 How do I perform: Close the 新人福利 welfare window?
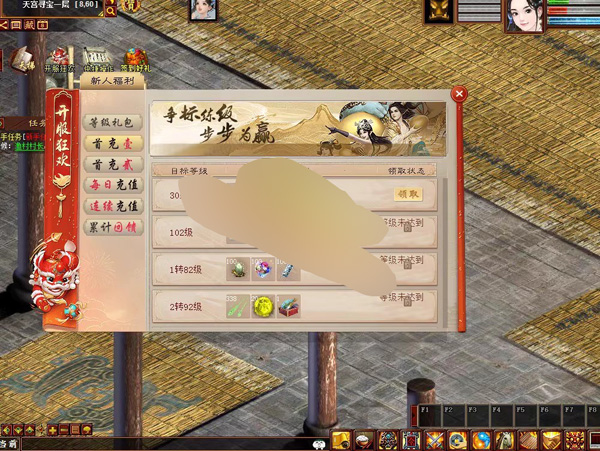click(459, 94)
